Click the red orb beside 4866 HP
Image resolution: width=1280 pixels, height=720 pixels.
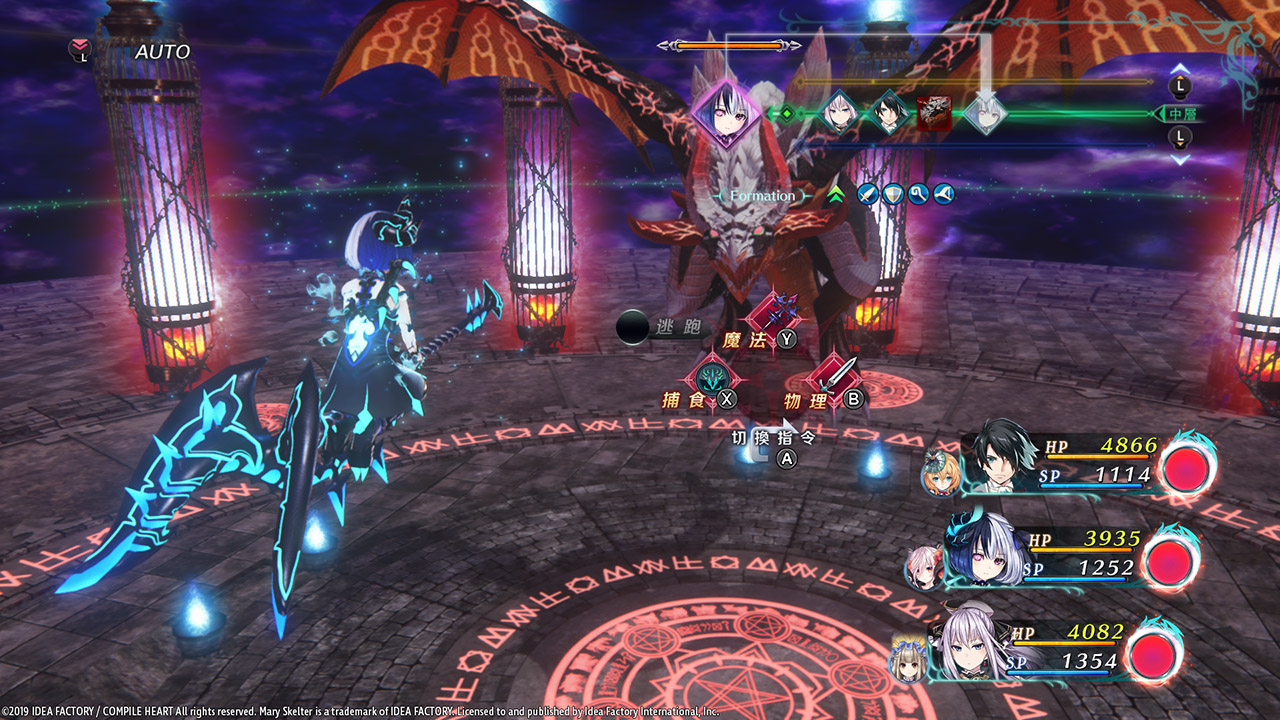coord(1187,469)
